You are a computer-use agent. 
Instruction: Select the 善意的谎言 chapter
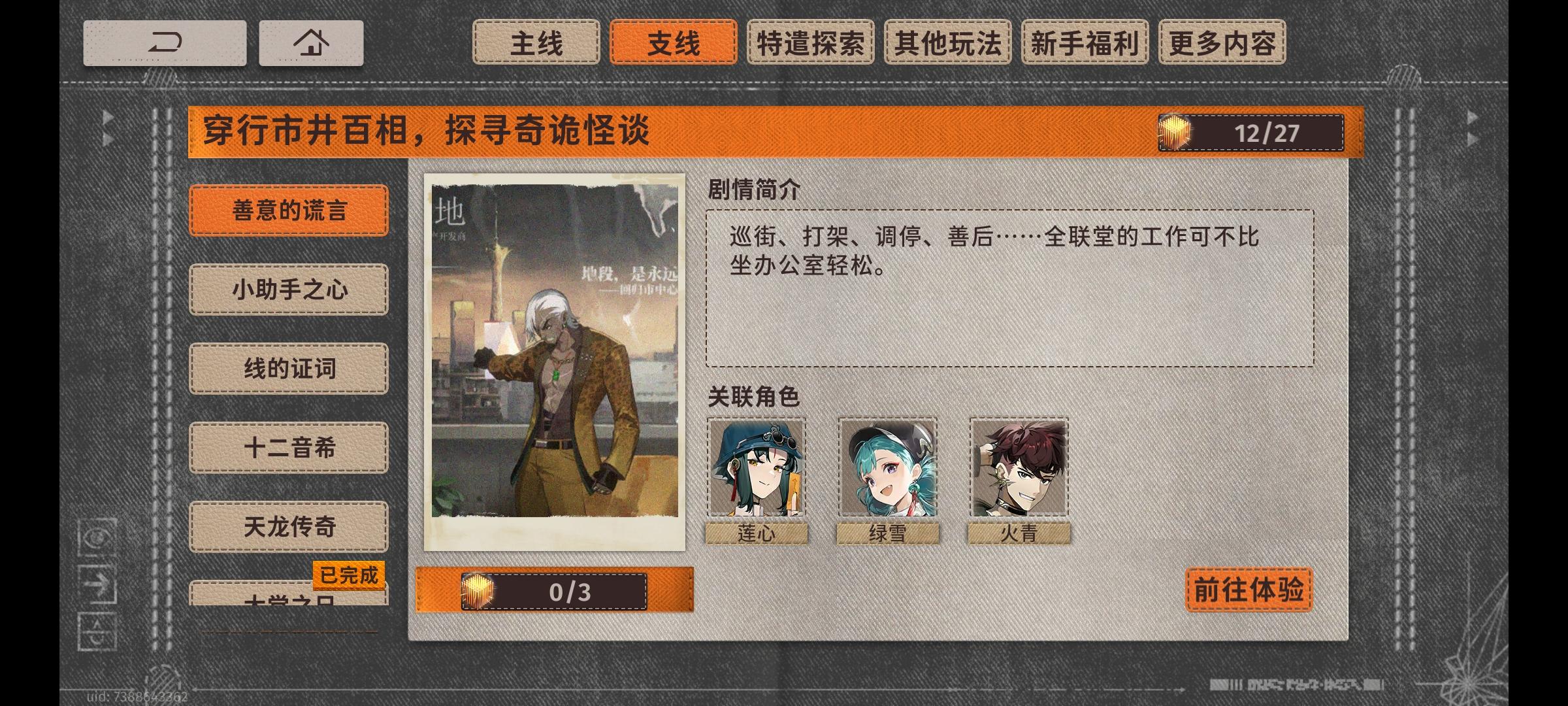coord(289,210)
